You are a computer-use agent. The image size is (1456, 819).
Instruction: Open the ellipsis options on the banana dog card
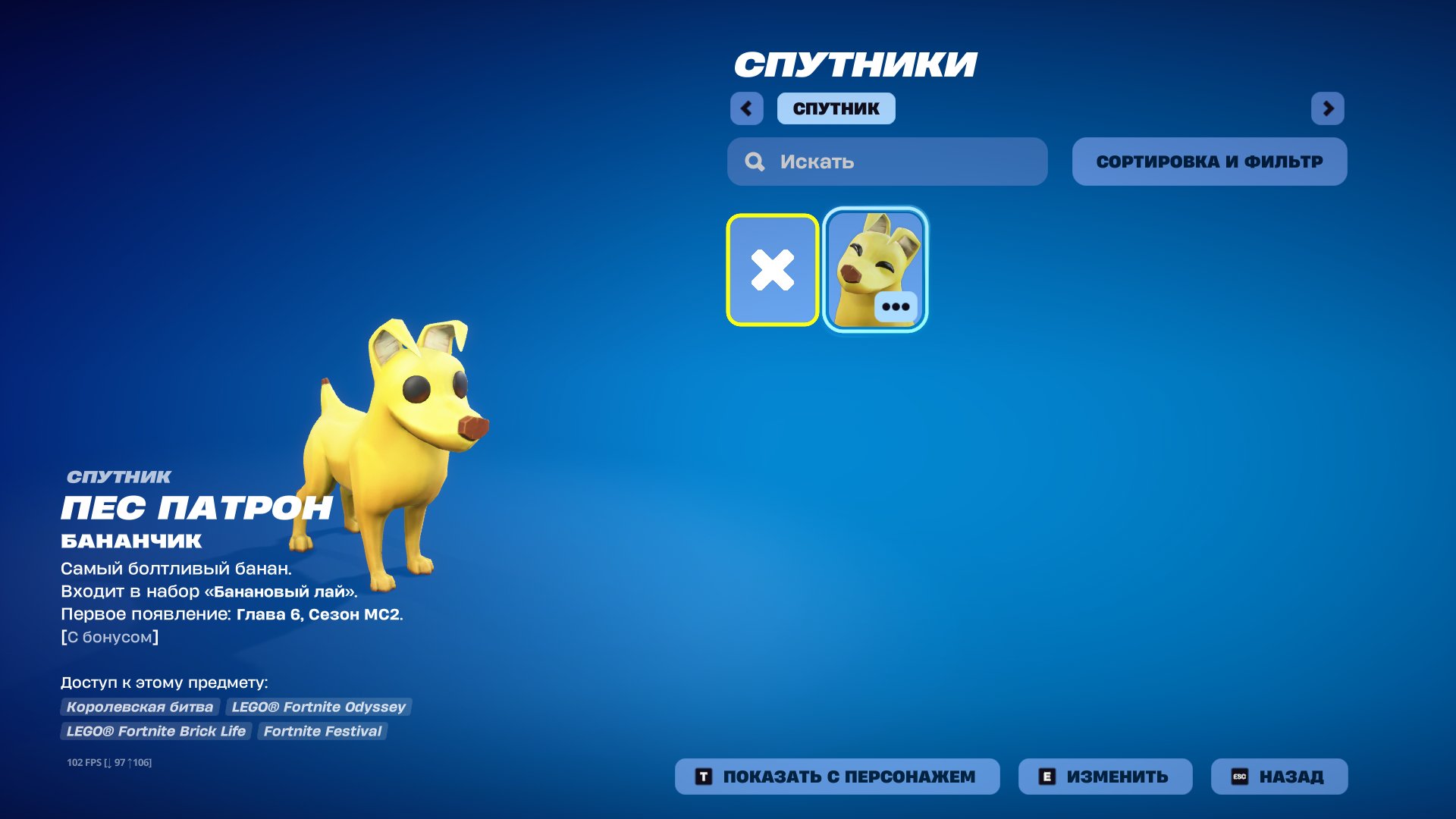(897, 306)
